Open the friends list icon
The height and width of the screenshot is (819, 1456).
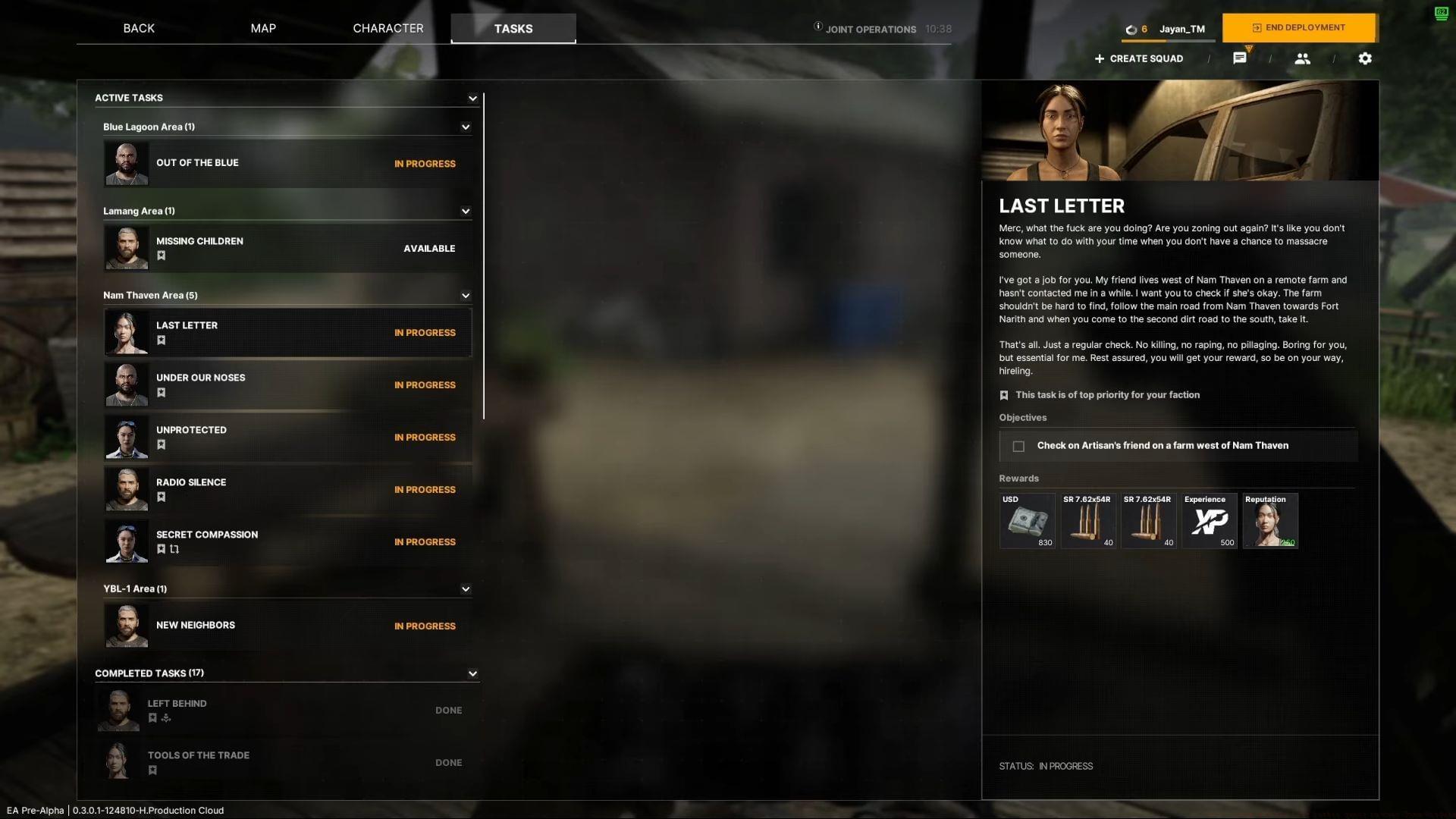(x=1302, y=58)
